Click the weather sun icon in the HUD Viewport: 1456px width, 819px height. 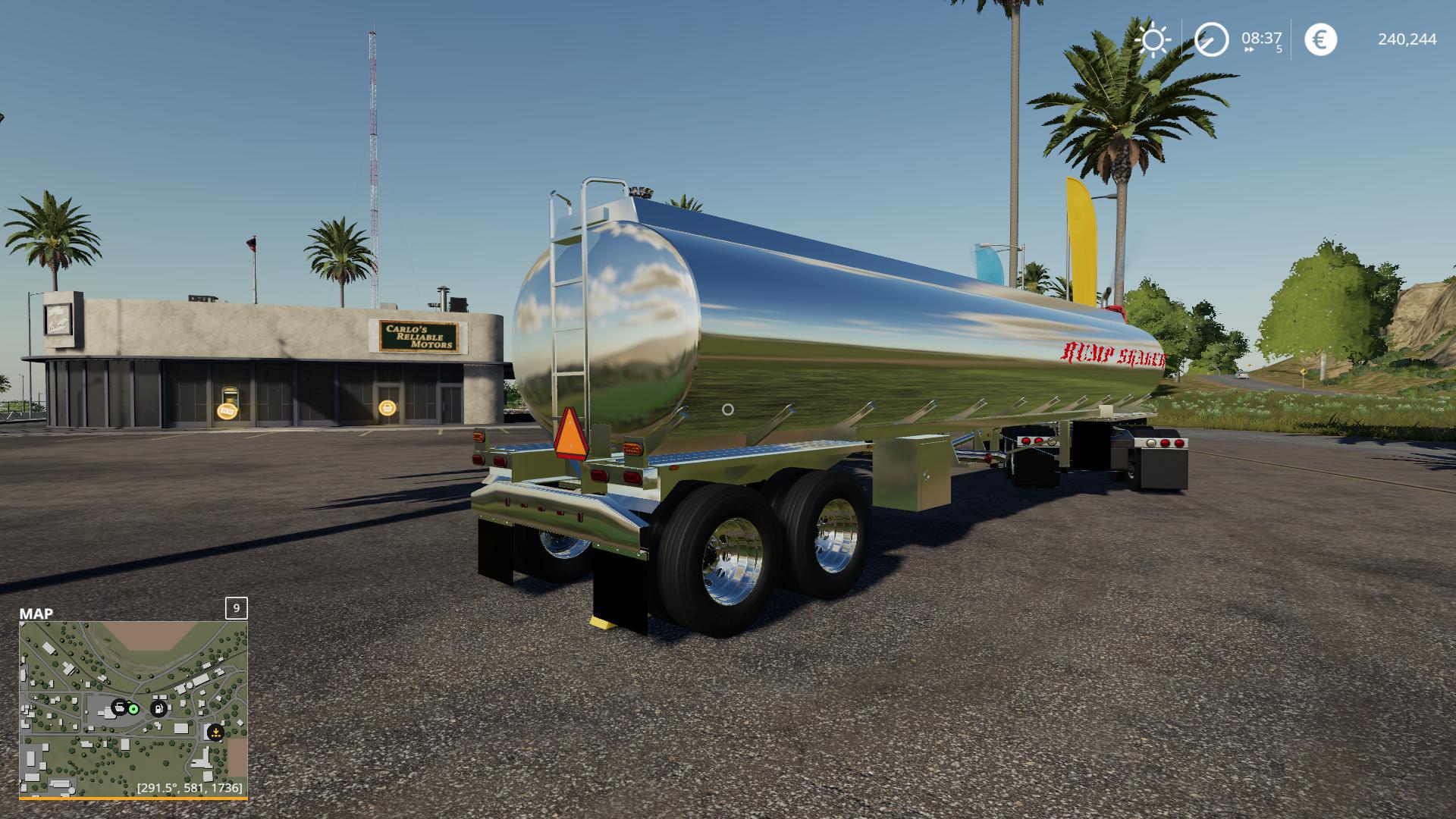(x=1153, y=39)
